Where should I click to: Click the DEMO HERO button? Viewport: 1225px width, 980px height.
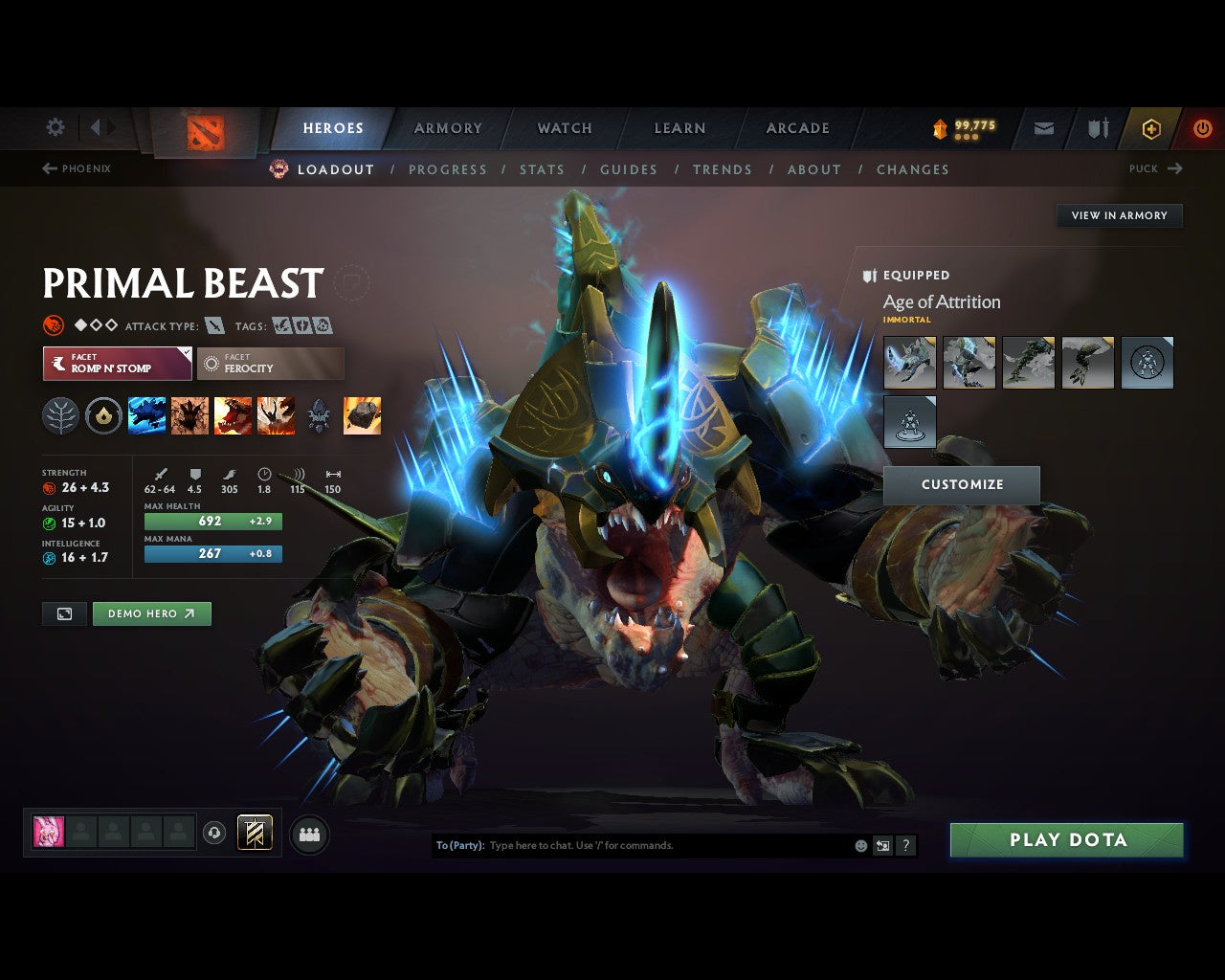151,613
